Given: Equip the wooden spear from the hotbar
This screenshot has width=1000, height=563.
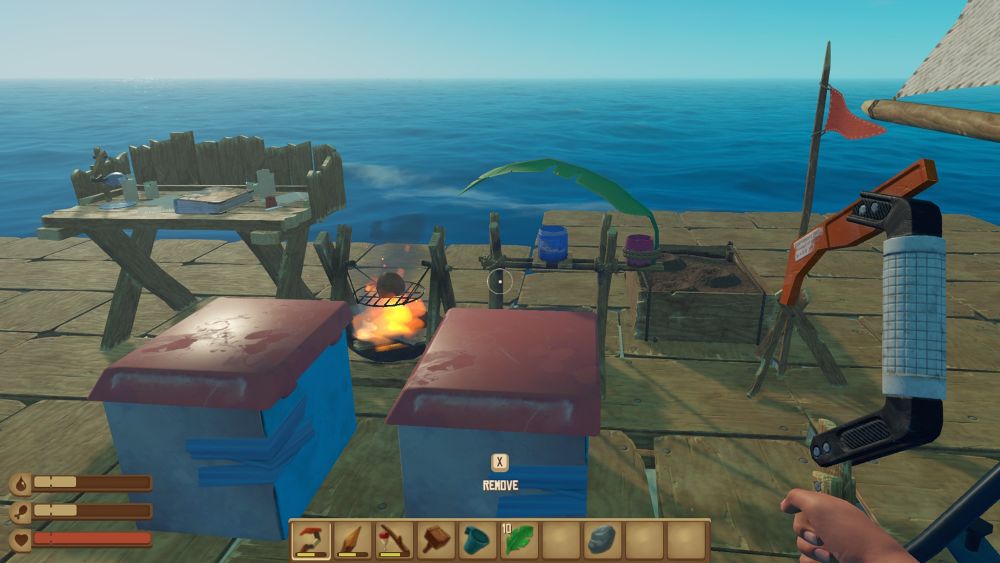Looking at the screenshot, I should (x=353, y=540).
